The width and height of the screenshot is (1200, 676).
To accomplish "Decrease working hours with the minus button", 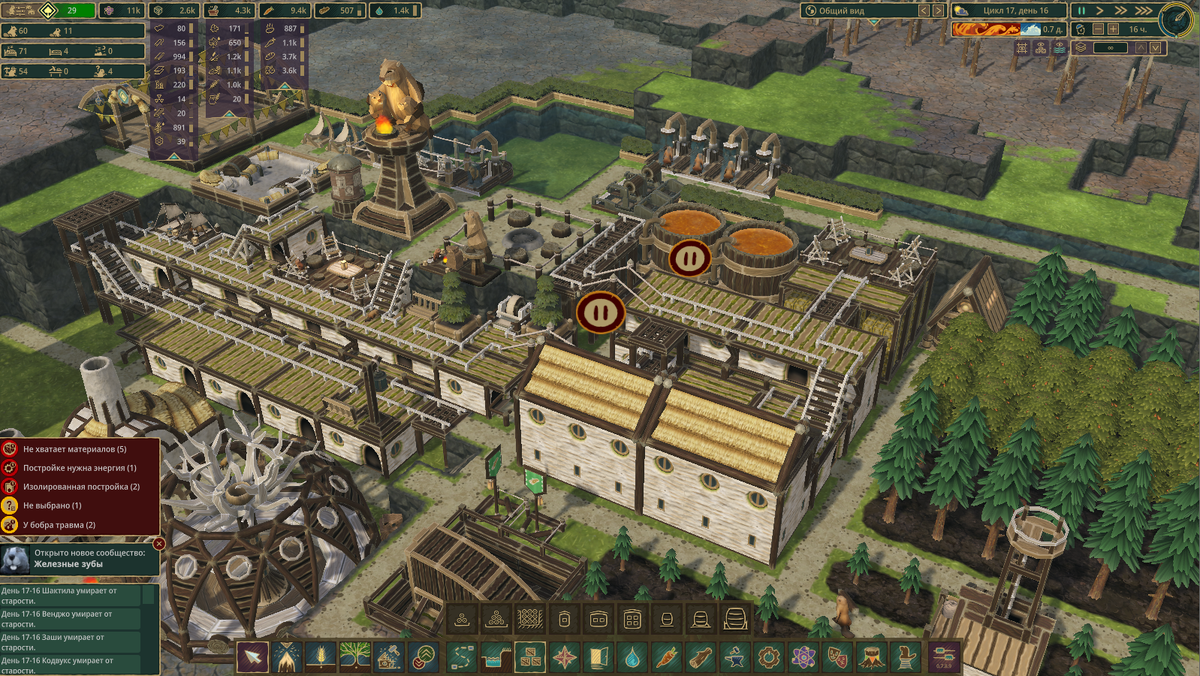I will coord(1098,29).
